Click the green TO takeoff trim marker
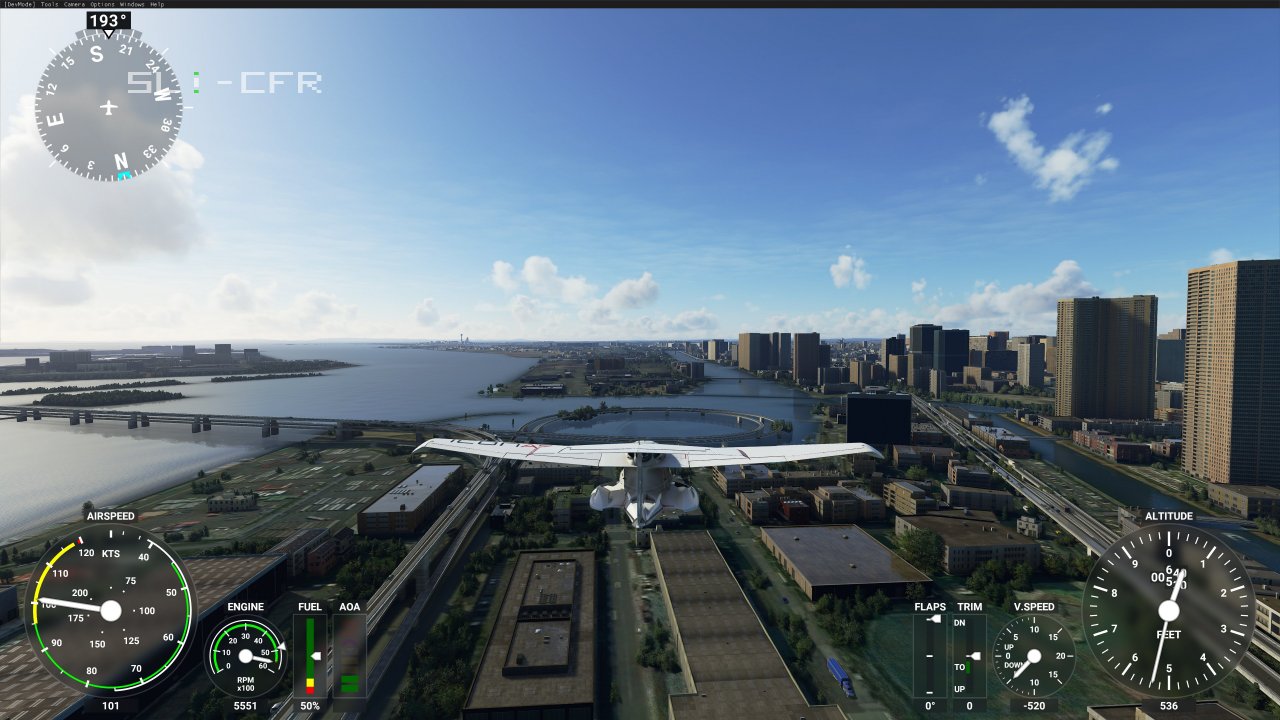The image size is (1280, 720). pos(968,667)
